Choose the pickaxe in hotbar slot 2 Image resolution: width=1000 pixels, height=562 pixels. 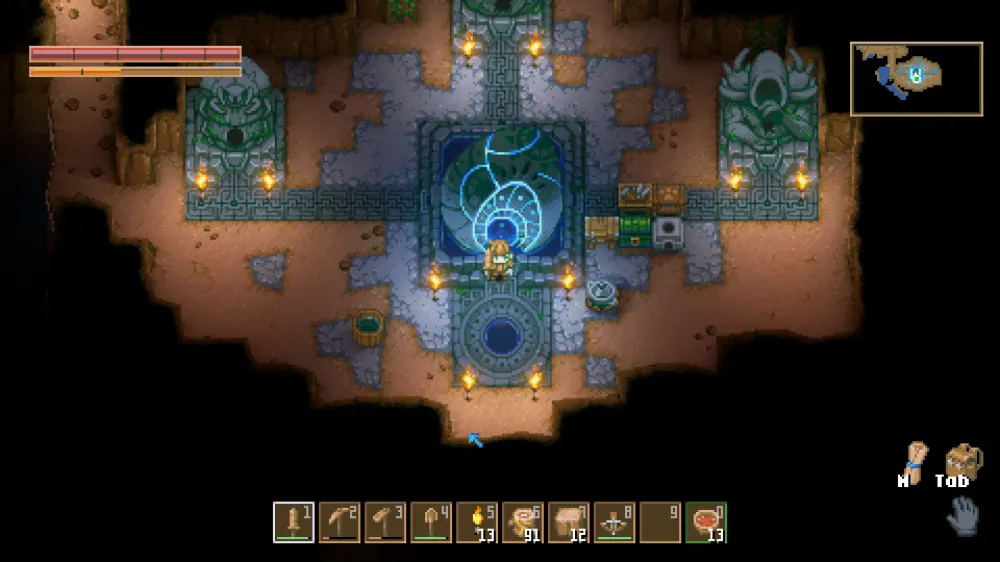(340, 522)
